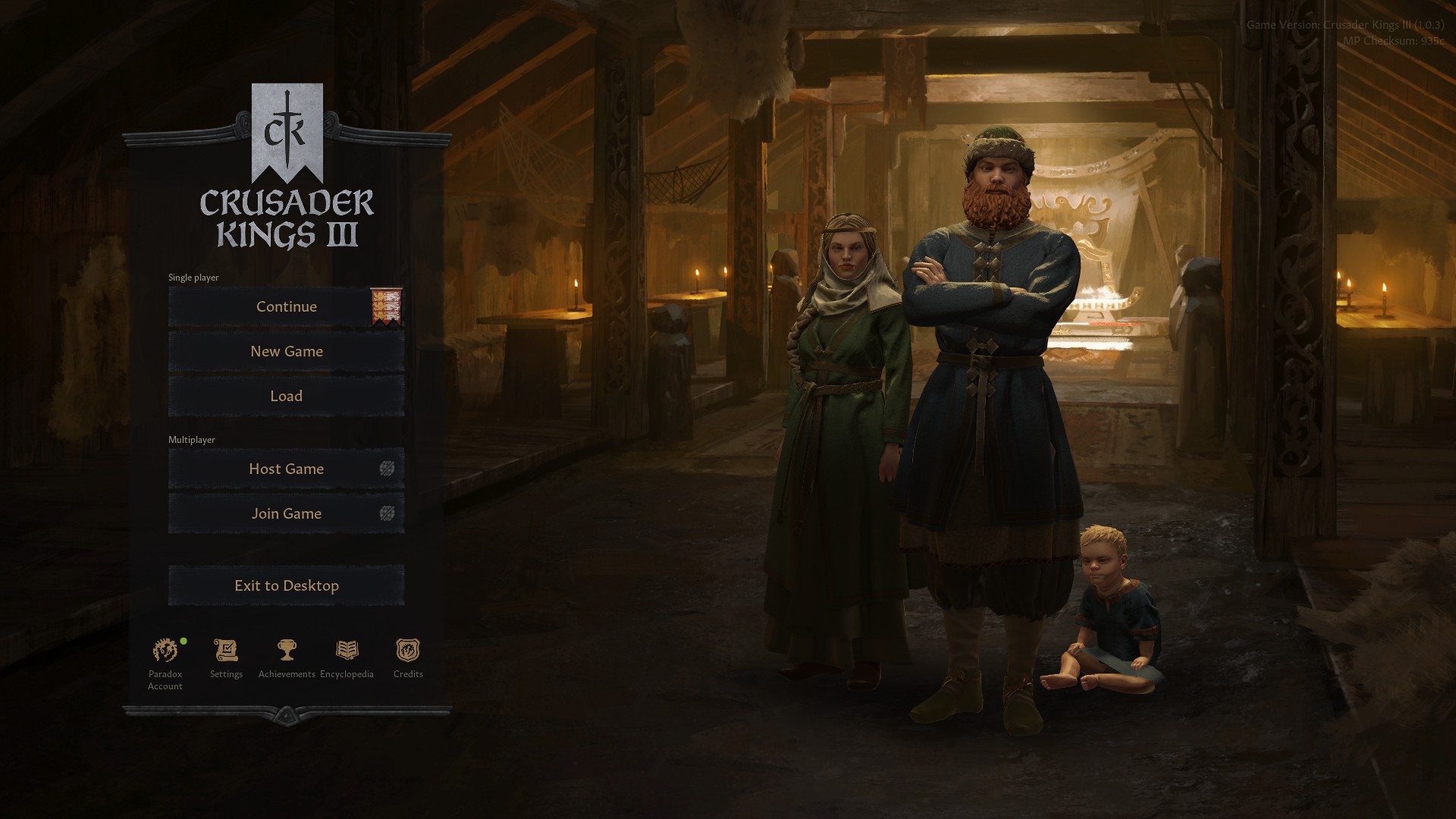Open the Load game menu
The height and width of the screenshot is (819, 1456).
point(286,397)
